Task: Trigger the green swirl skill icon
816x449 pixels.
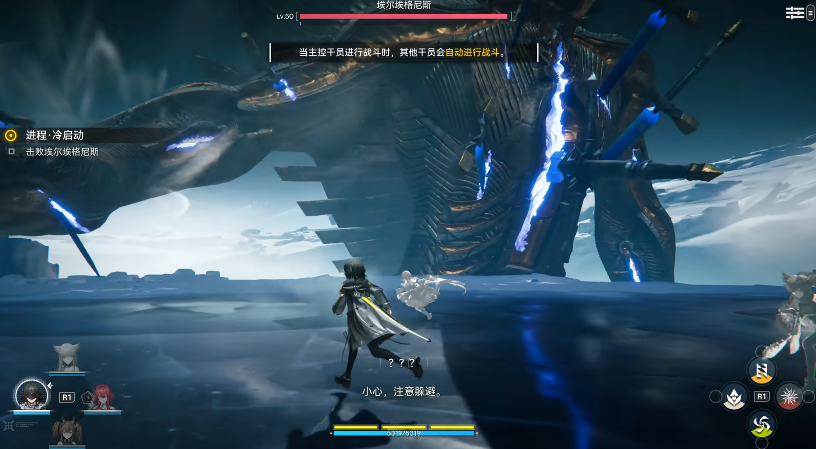Action: point(761,424)
